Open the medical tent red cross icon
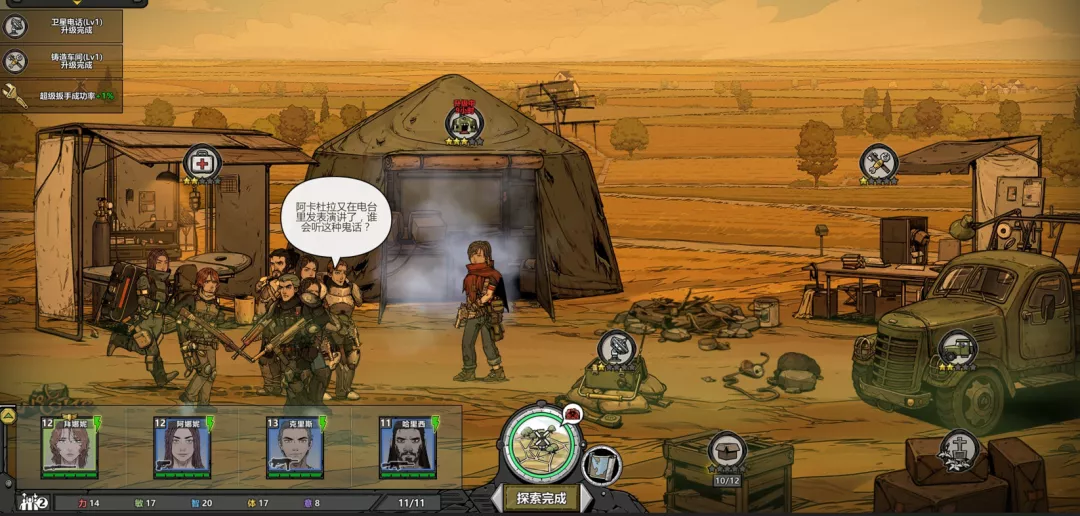The height and width of the screenshot is (516, 1080). coord(202,162)
